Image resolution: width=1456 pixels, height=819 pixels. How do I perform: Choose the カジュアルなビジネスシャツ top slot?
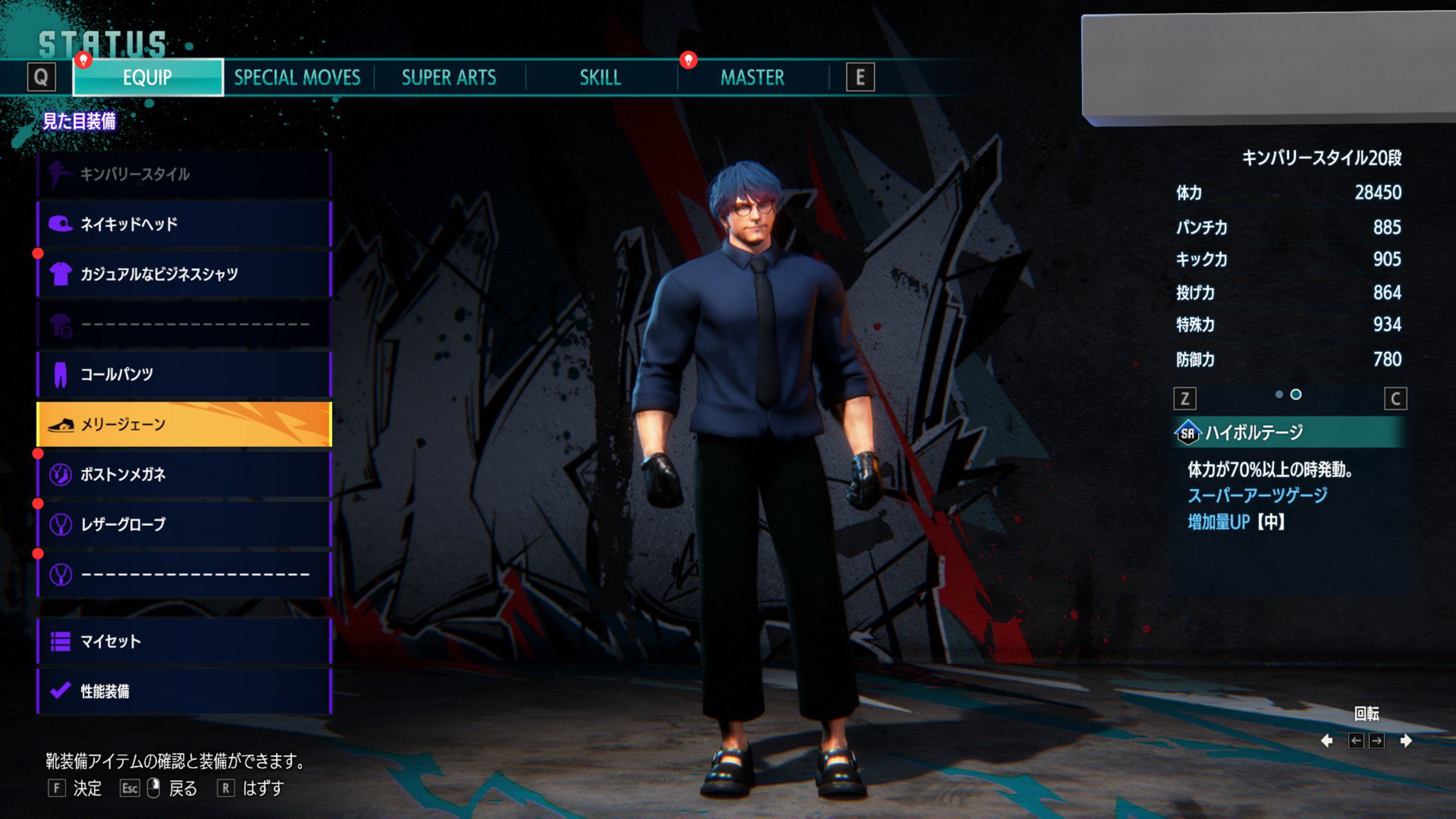(184, 274)
